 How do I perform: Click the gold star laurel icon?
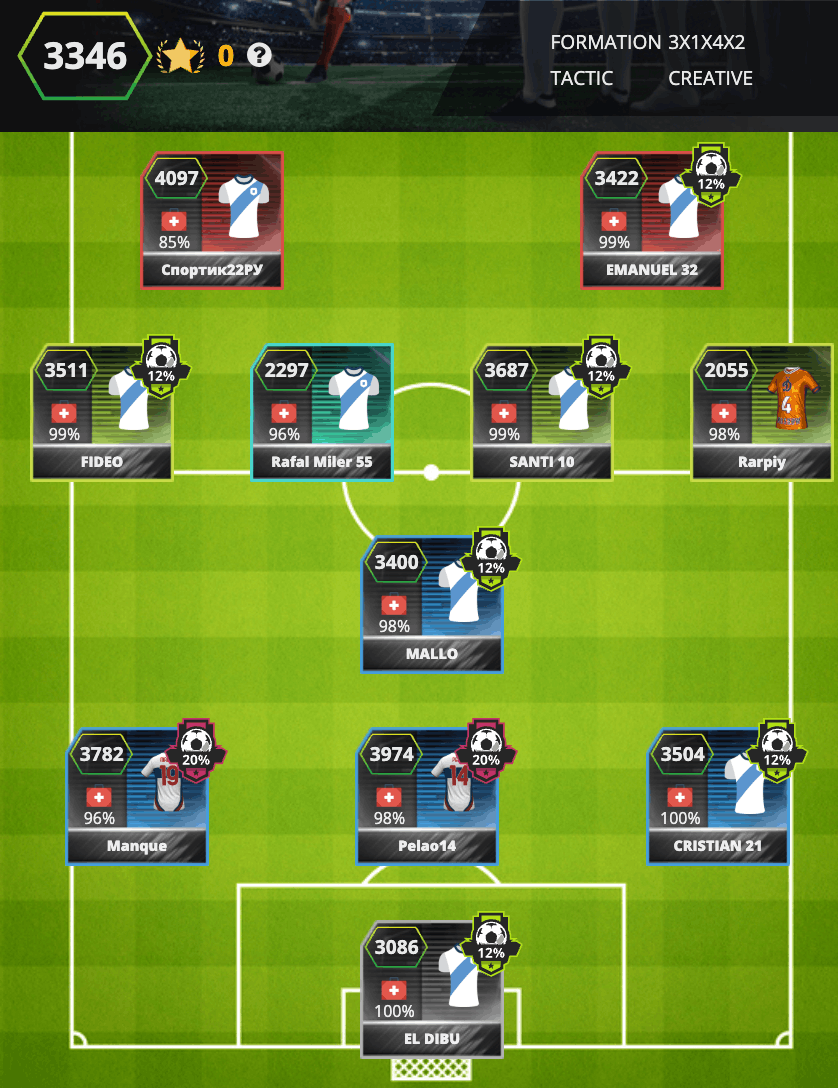click(178, 56)
